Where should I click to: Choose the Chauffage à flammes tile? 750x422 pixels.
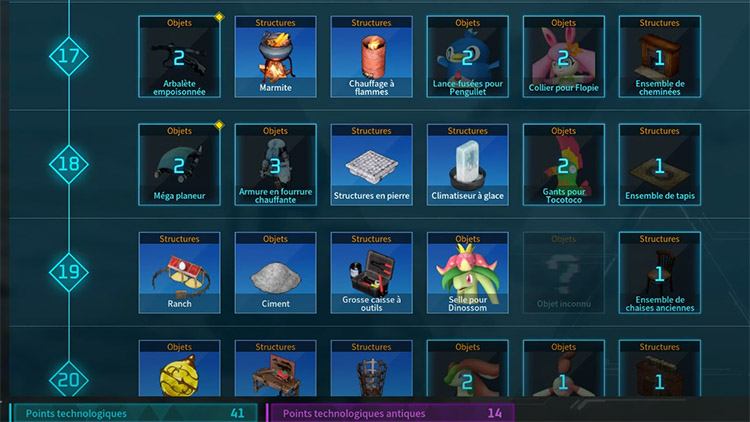[x=372, y=57]
